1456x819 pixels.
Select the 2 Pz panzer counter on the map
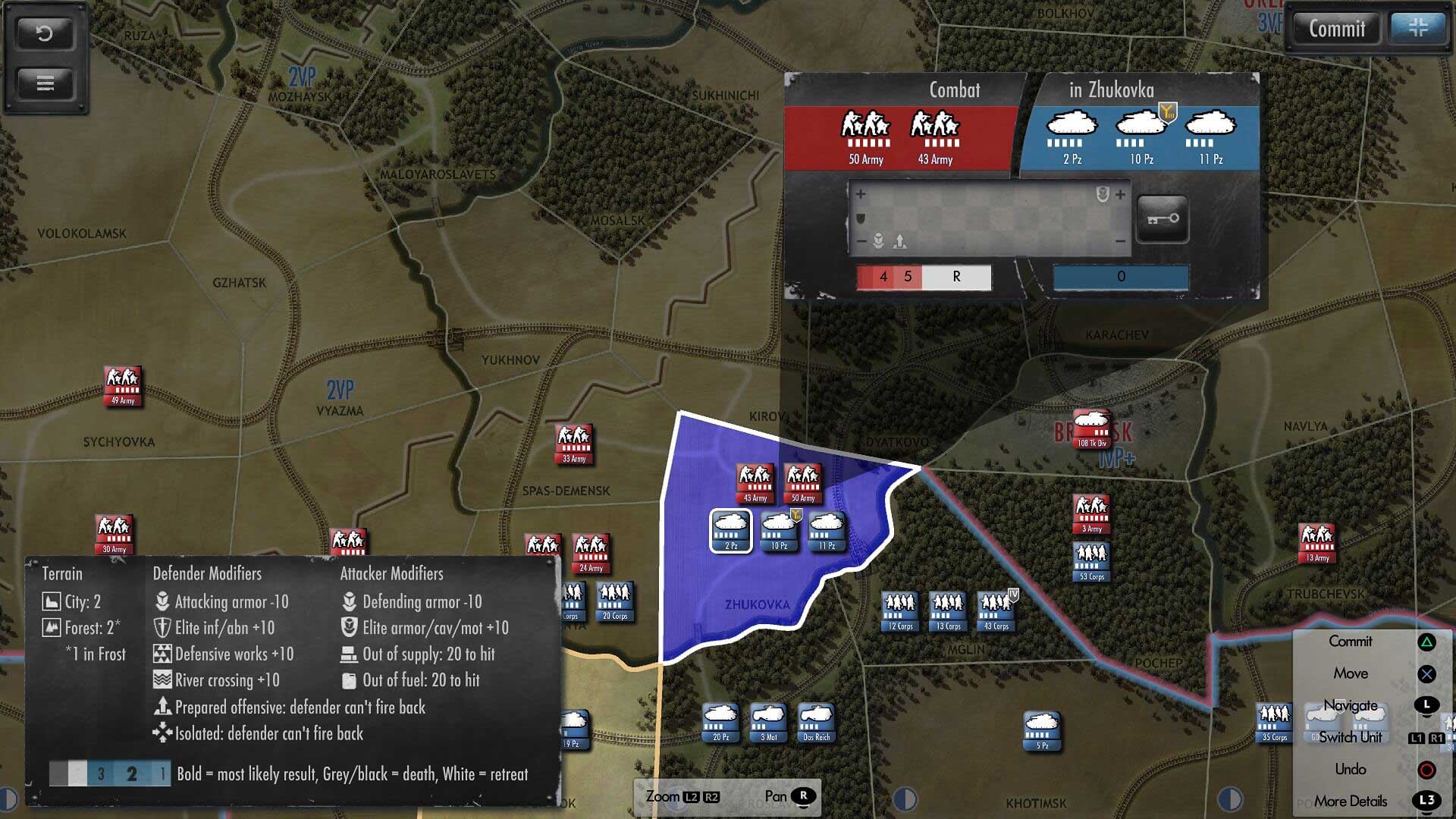[x=730, y=531]
